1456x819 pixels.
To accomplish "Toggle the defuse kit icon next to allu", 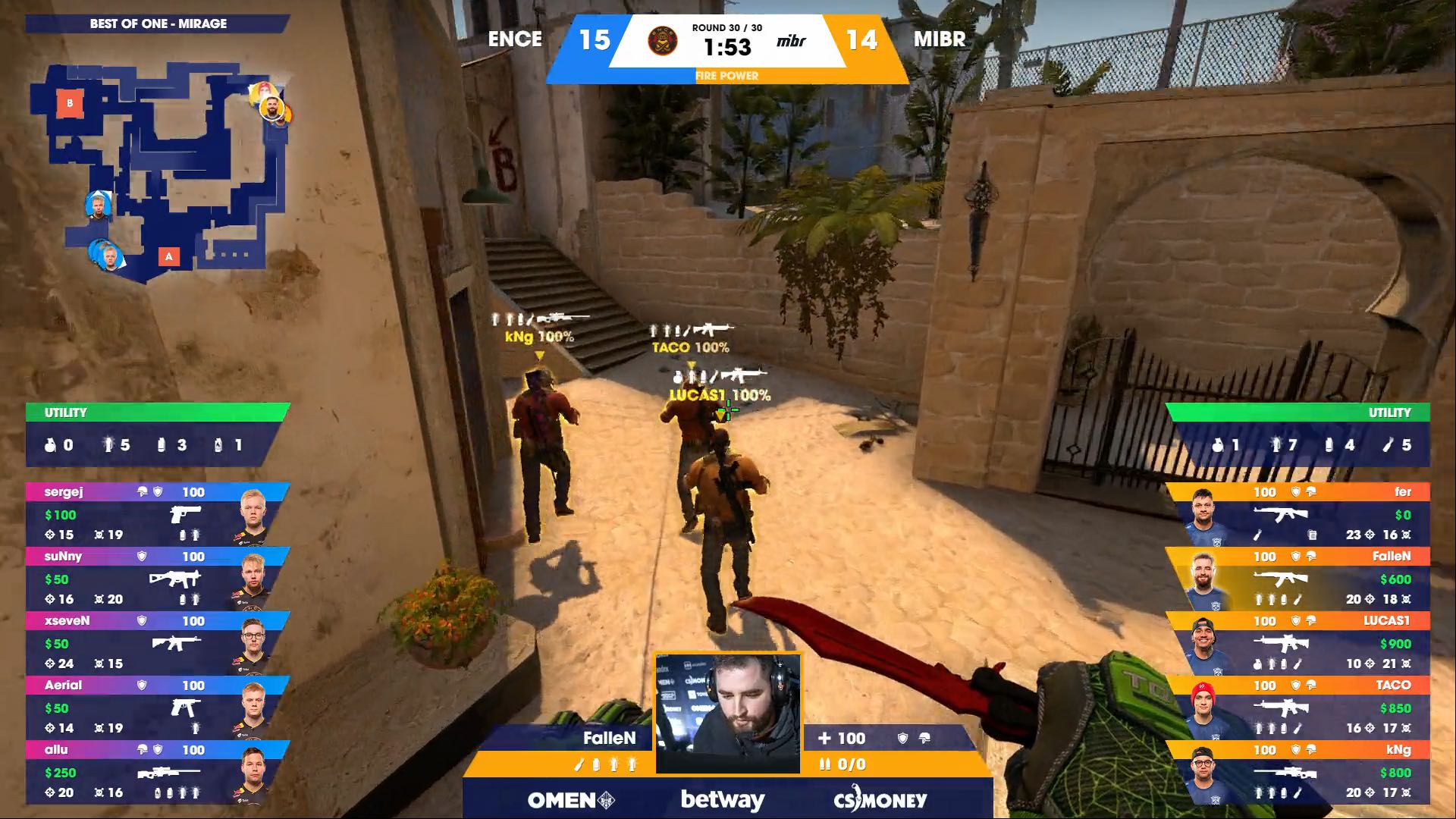I will click(141, 750).
